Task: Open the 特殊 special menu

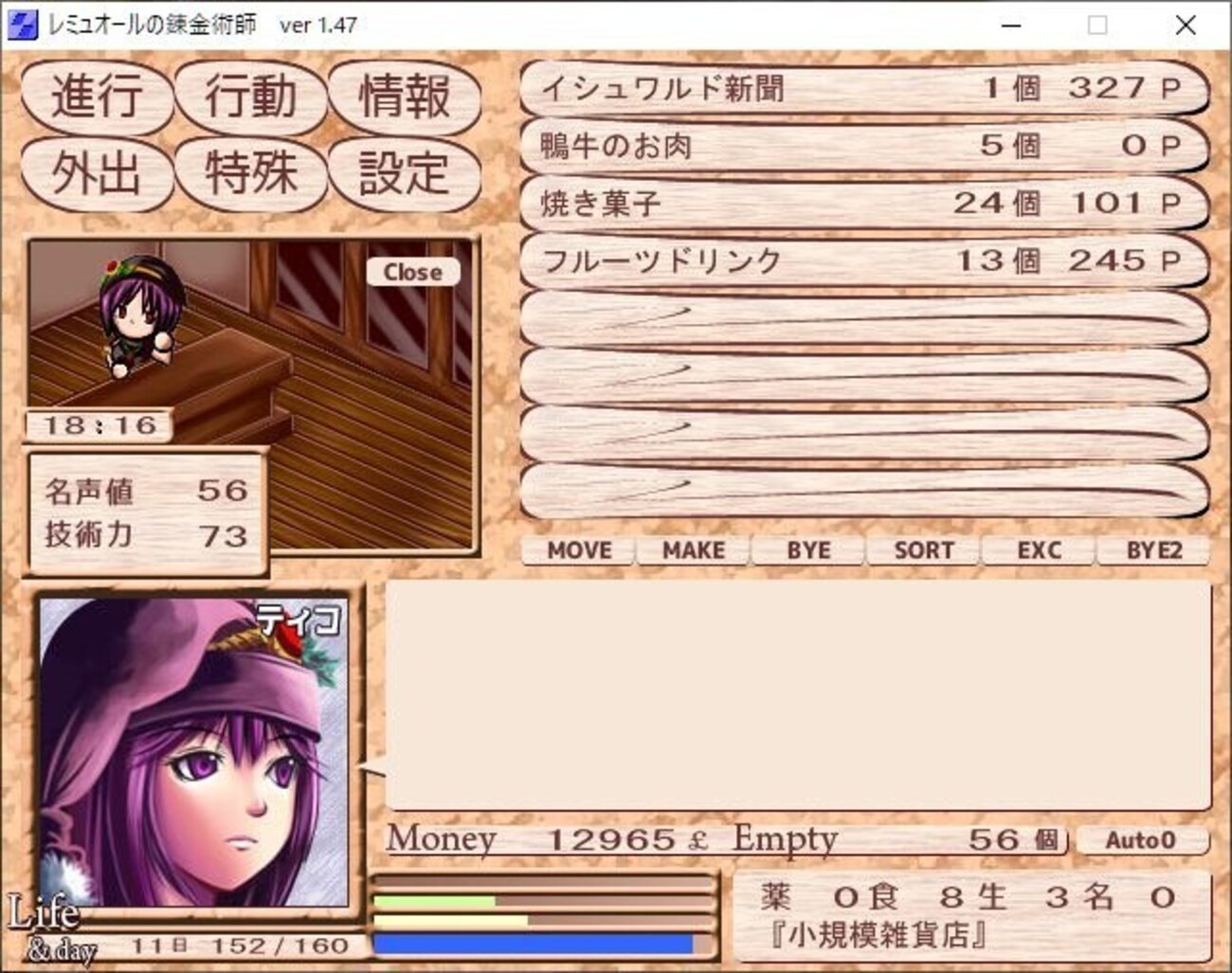Action: coord(251,173)
